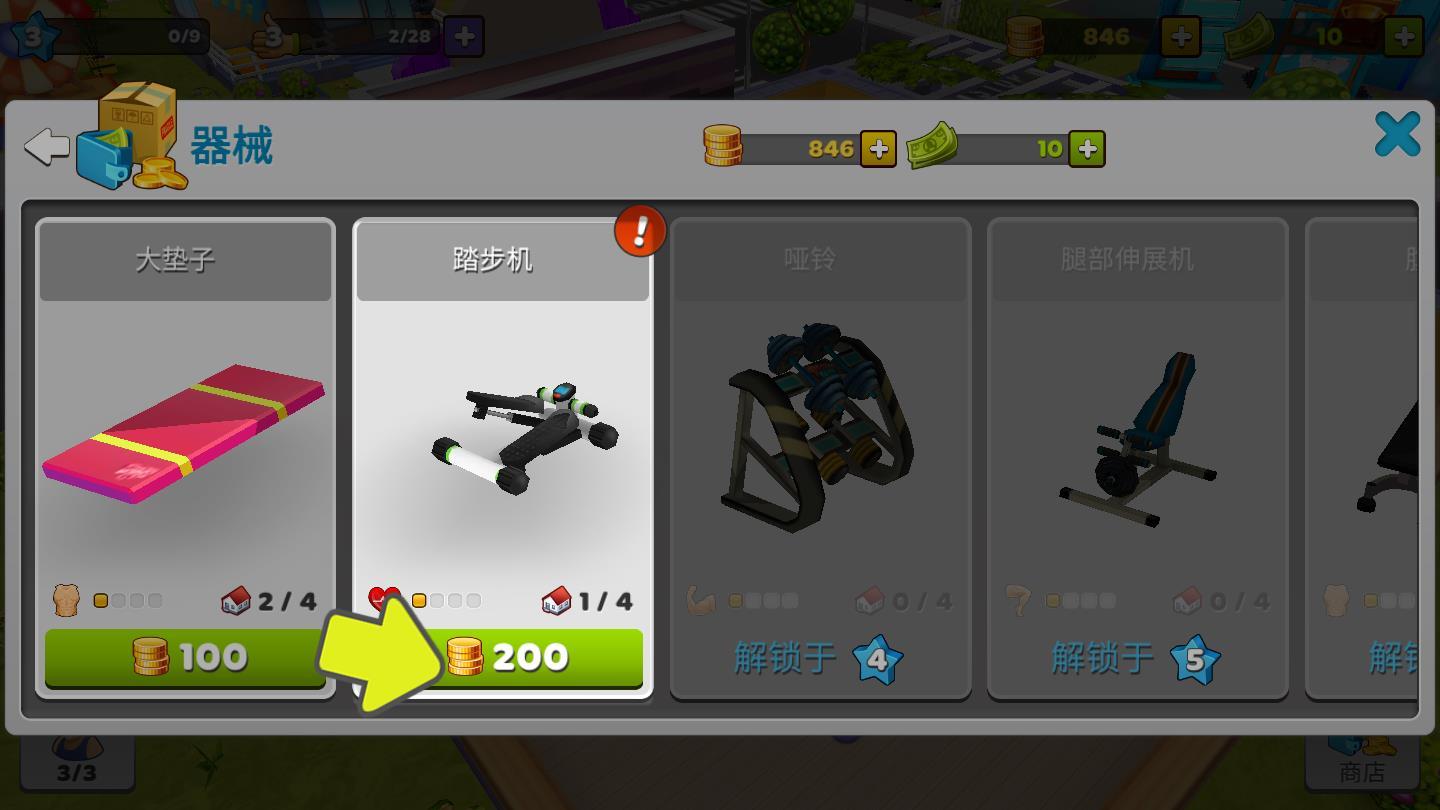The height and width of the screenshot is (810, 1440).
Task: Tap the red exclamation badge on 踏步机 card
Action: pos(640,229)
